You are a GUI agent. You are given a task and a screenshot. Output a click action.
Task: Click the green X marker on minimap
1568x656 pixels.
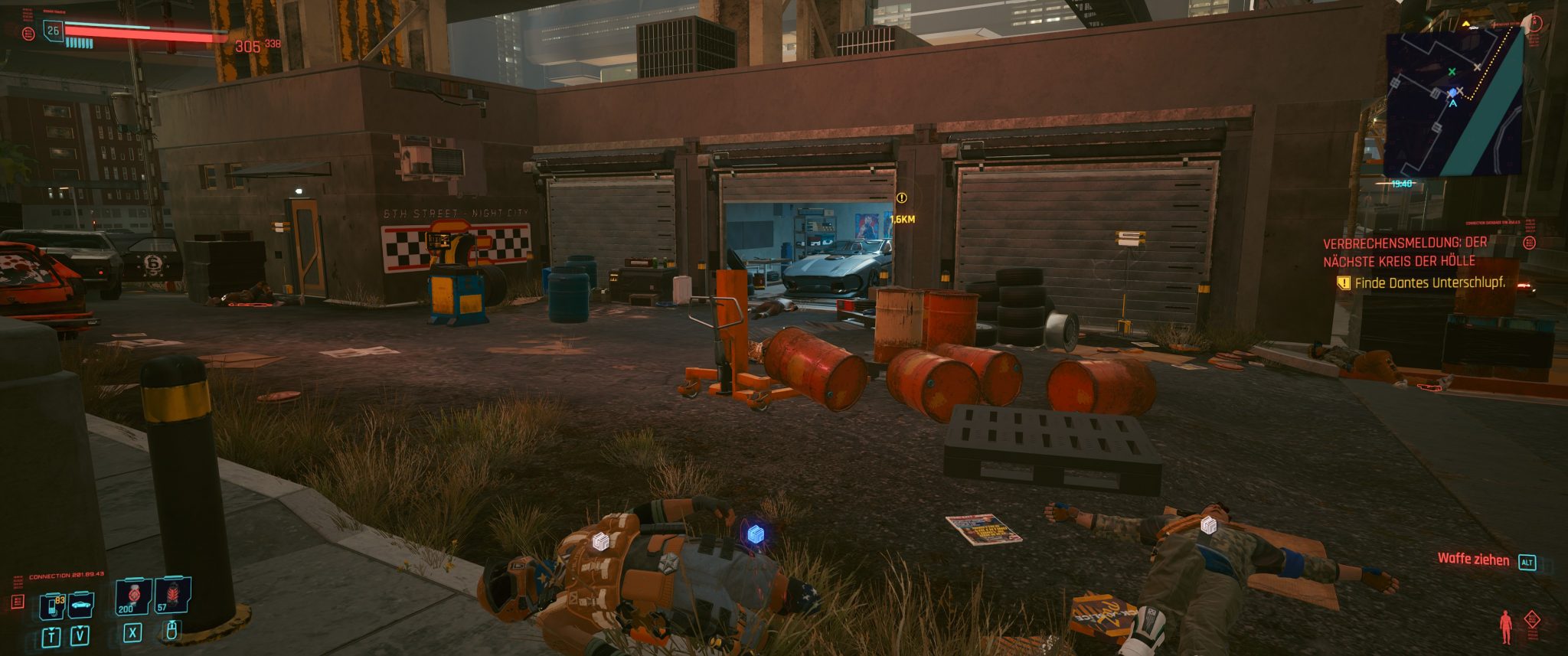pos(1452,72)
